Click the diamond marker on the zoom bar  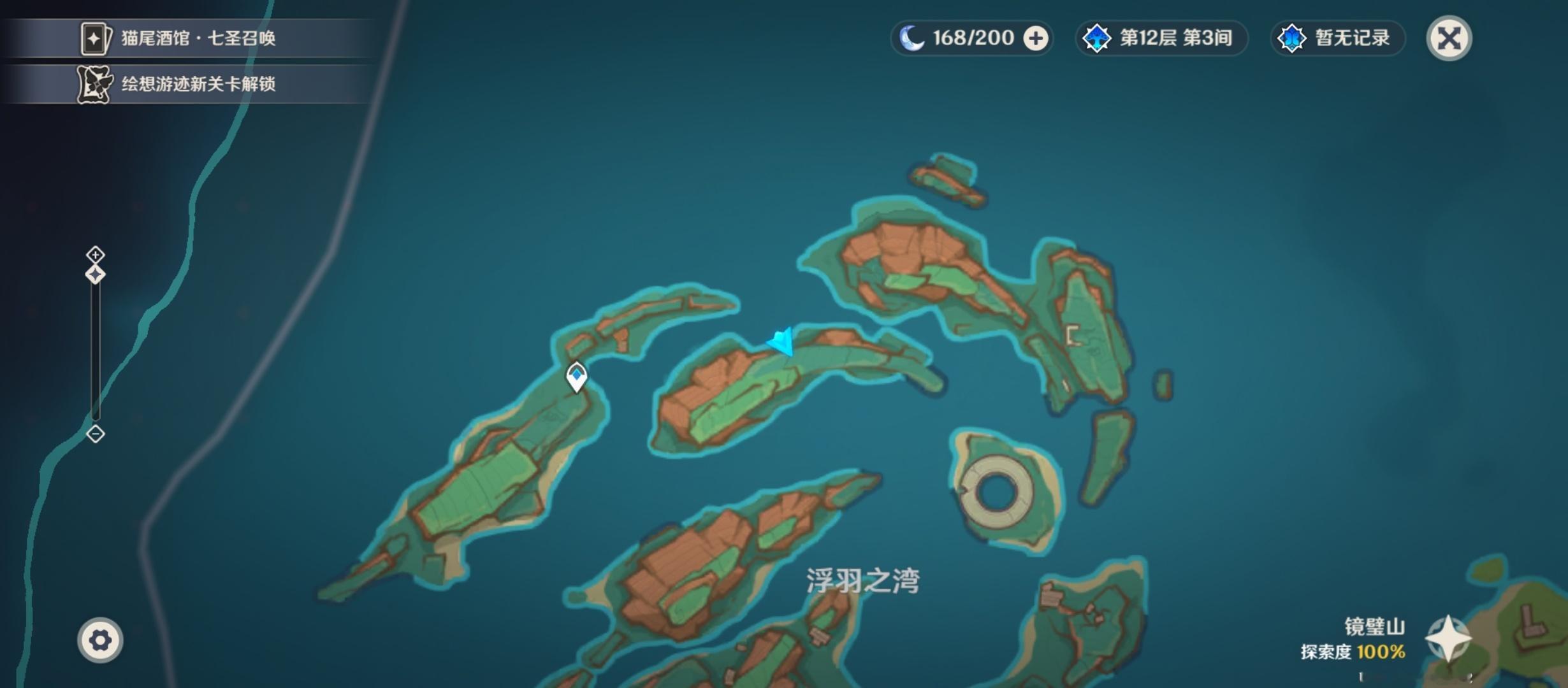click(x=95, y=274)
